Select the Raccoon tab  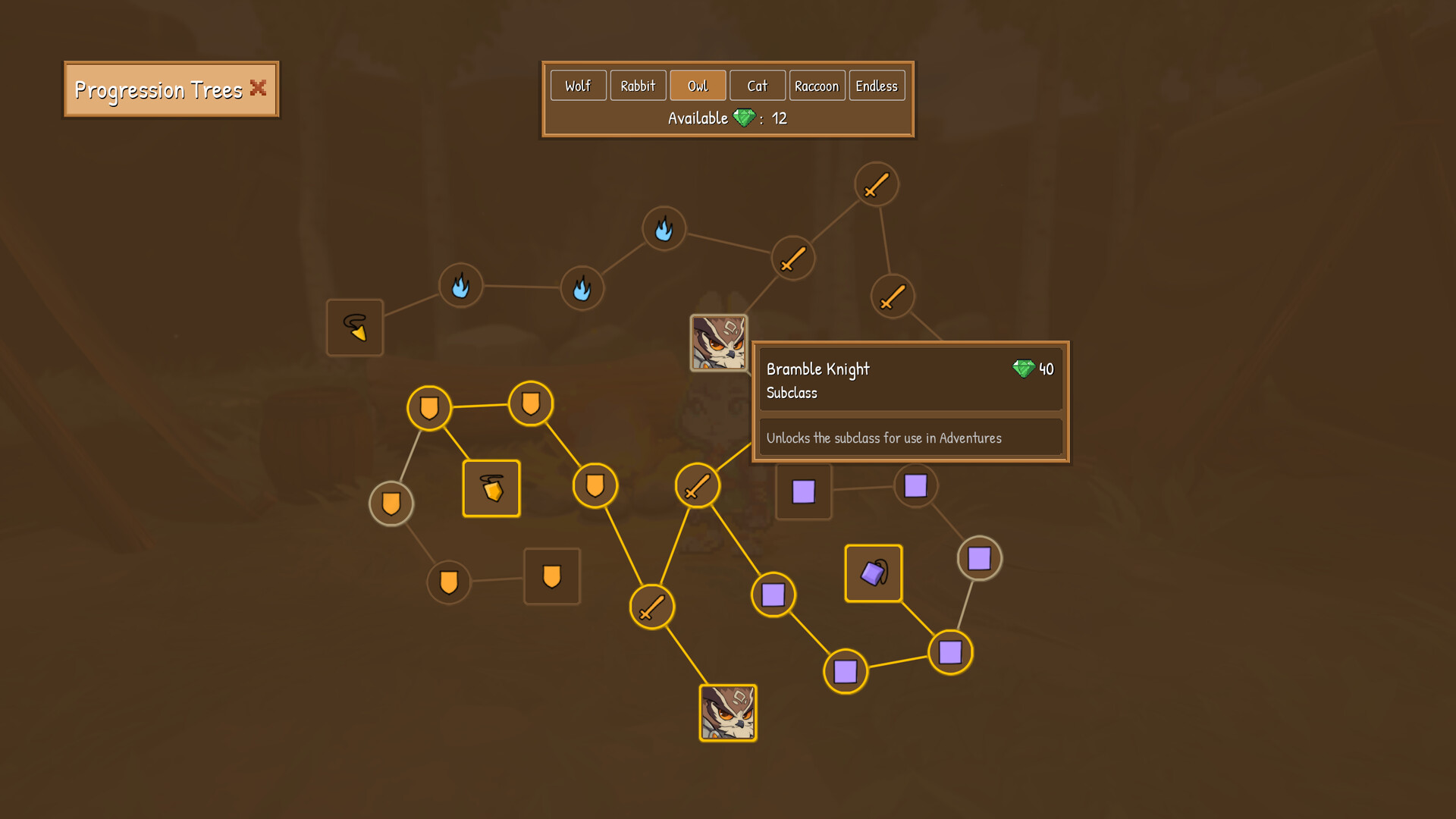(817, 85)
